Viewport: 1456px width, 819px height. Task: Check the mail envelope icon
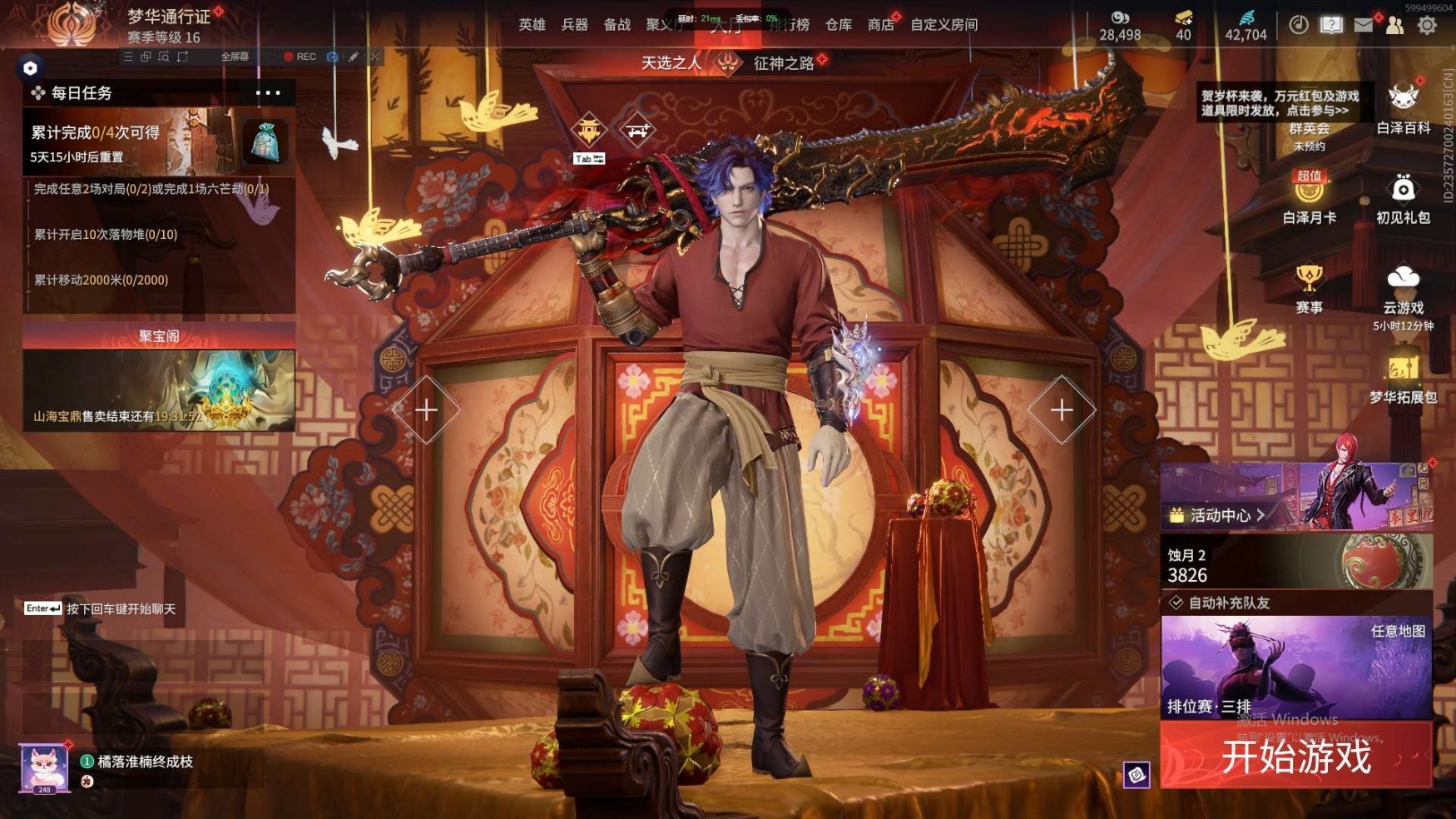coord(1363,25)
